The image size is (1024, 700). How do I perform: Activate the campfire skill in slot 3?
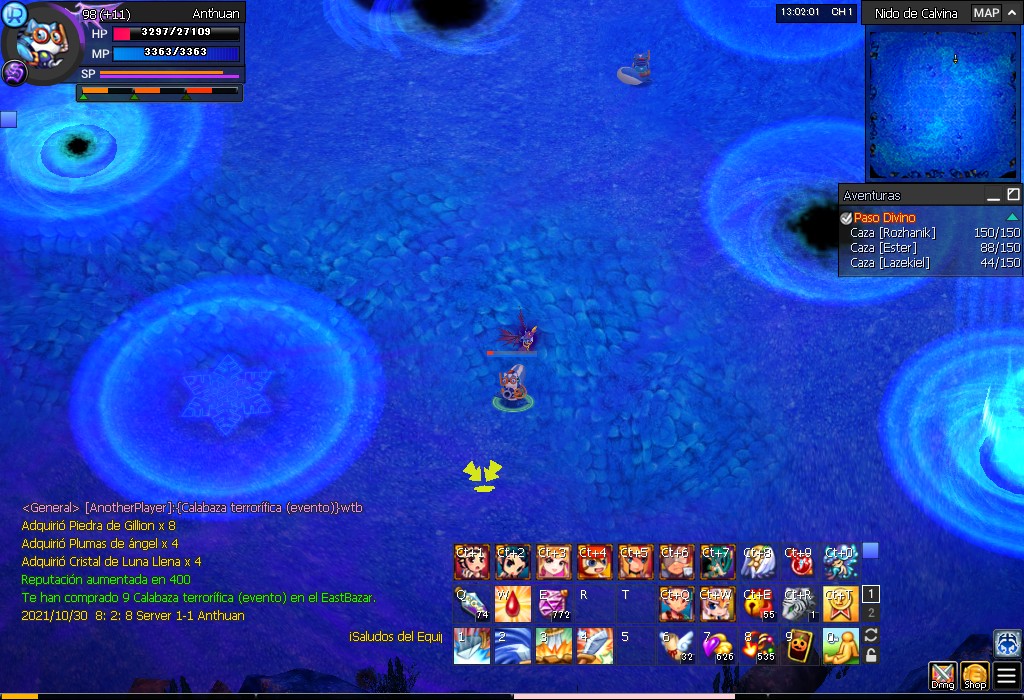tap(553, 646)
